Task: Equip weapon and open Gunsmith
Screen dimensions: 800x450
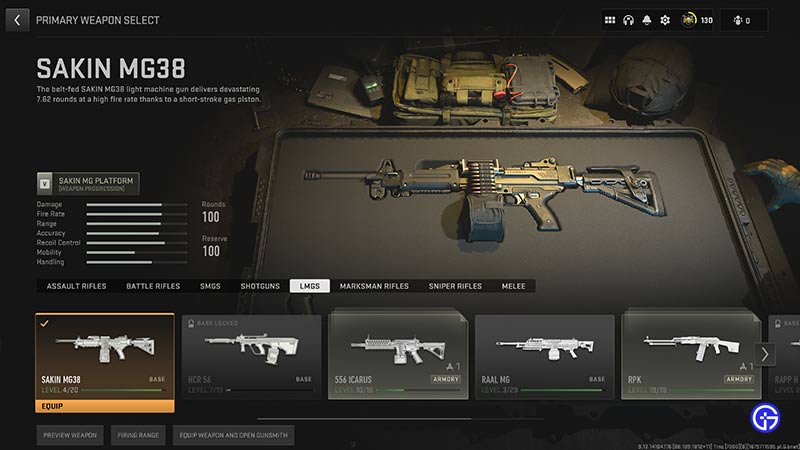Action: pyautogui.click(x=232, y=435)
